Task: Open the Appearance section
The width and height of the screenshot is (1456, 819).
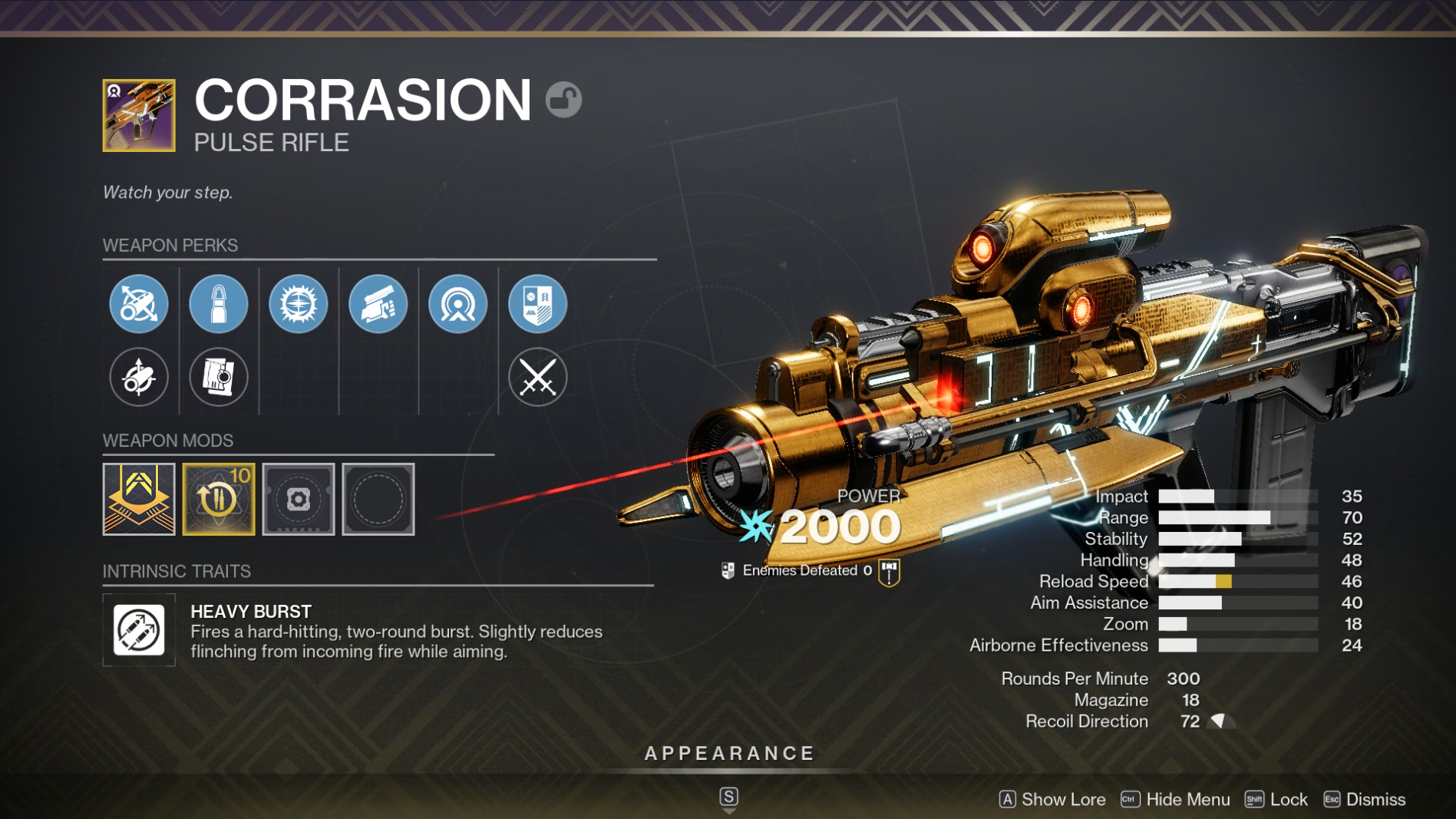Action: point(729,754)
